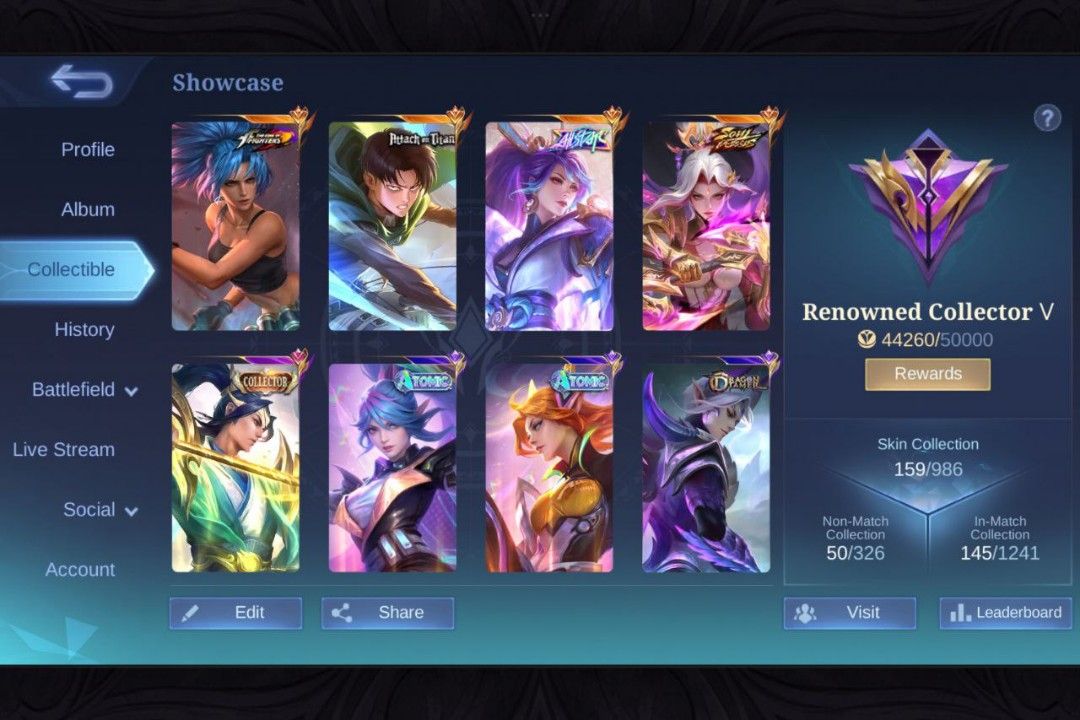The width and height of the screenshot is (1080, 720).
Task: Select the Collectible tab
Action: [x=72, y=269]
